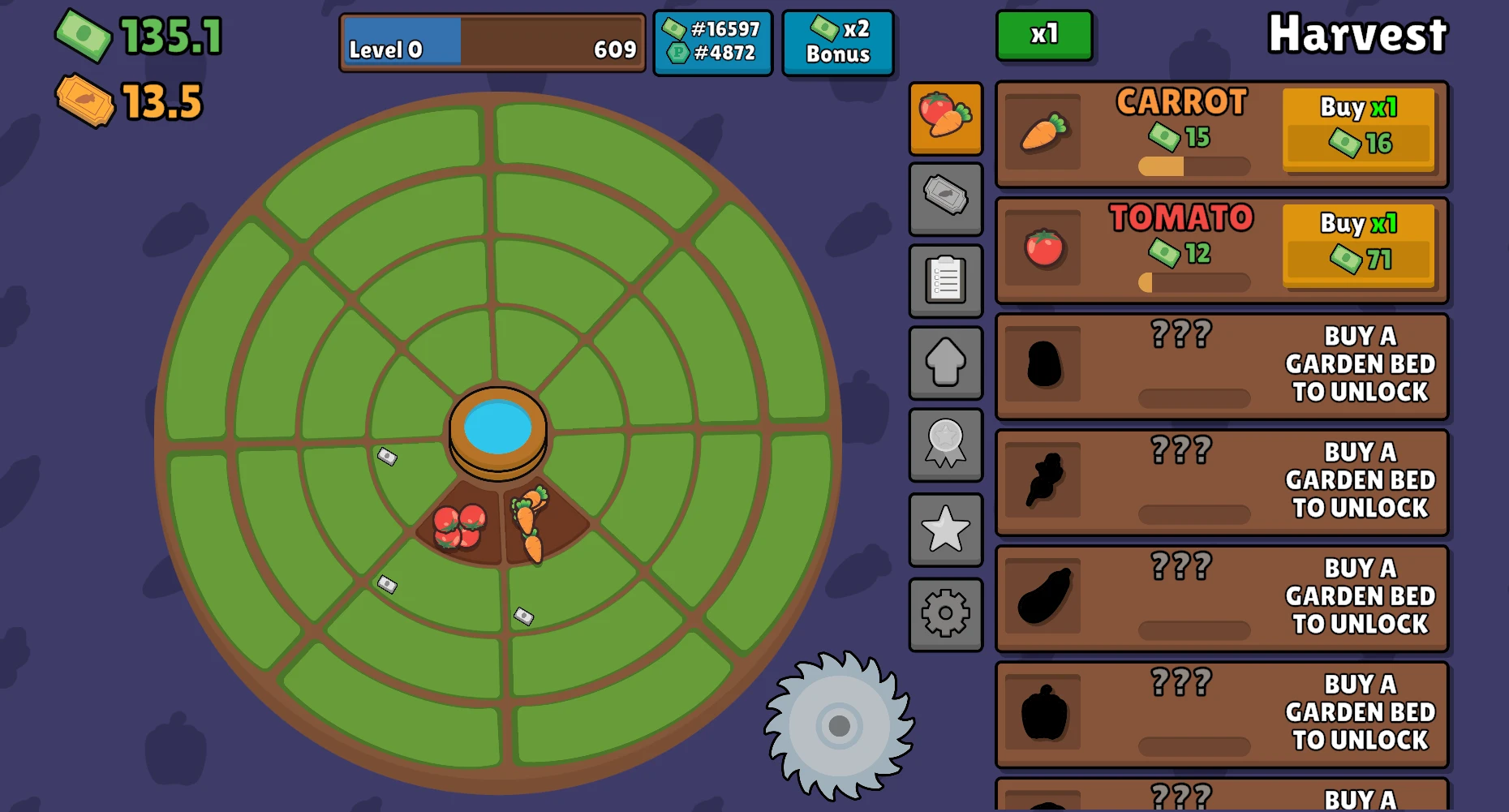Click the green money icon near 135.1
Viewport: 1509px width, 812px height.
tap(84, 36)
